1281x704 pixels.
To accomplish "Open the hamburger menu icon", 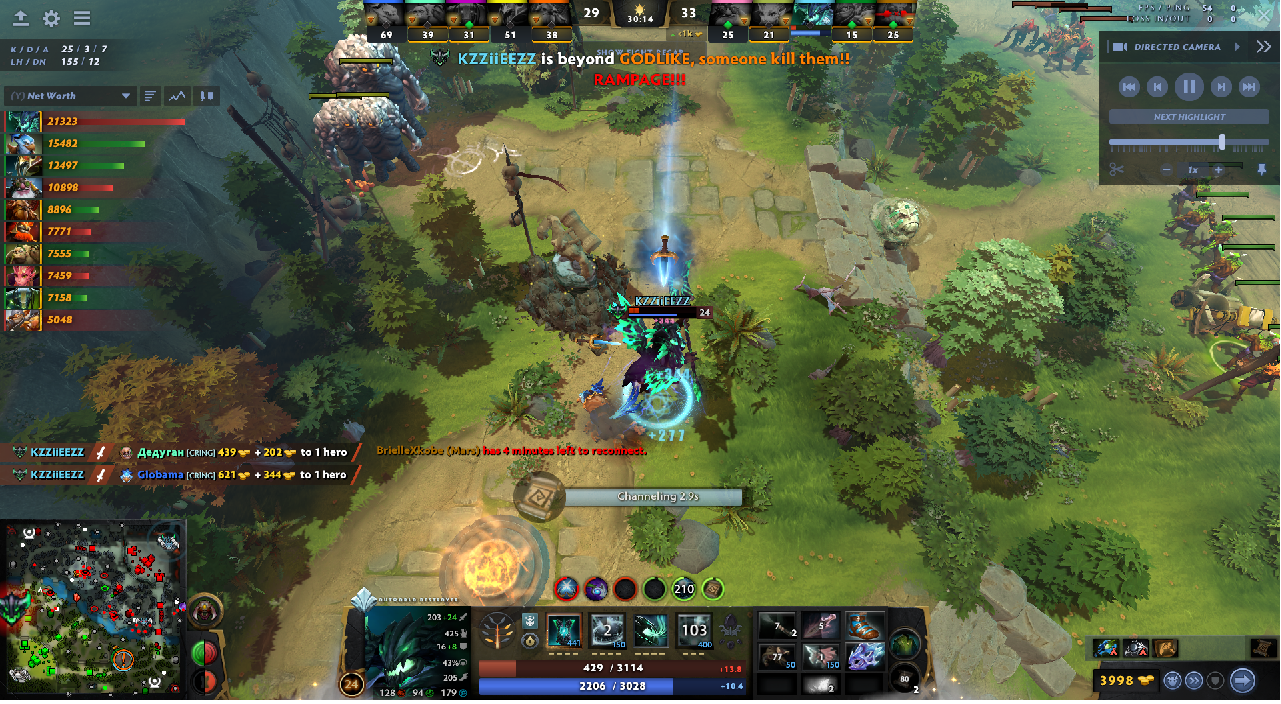I will [82, 19].
